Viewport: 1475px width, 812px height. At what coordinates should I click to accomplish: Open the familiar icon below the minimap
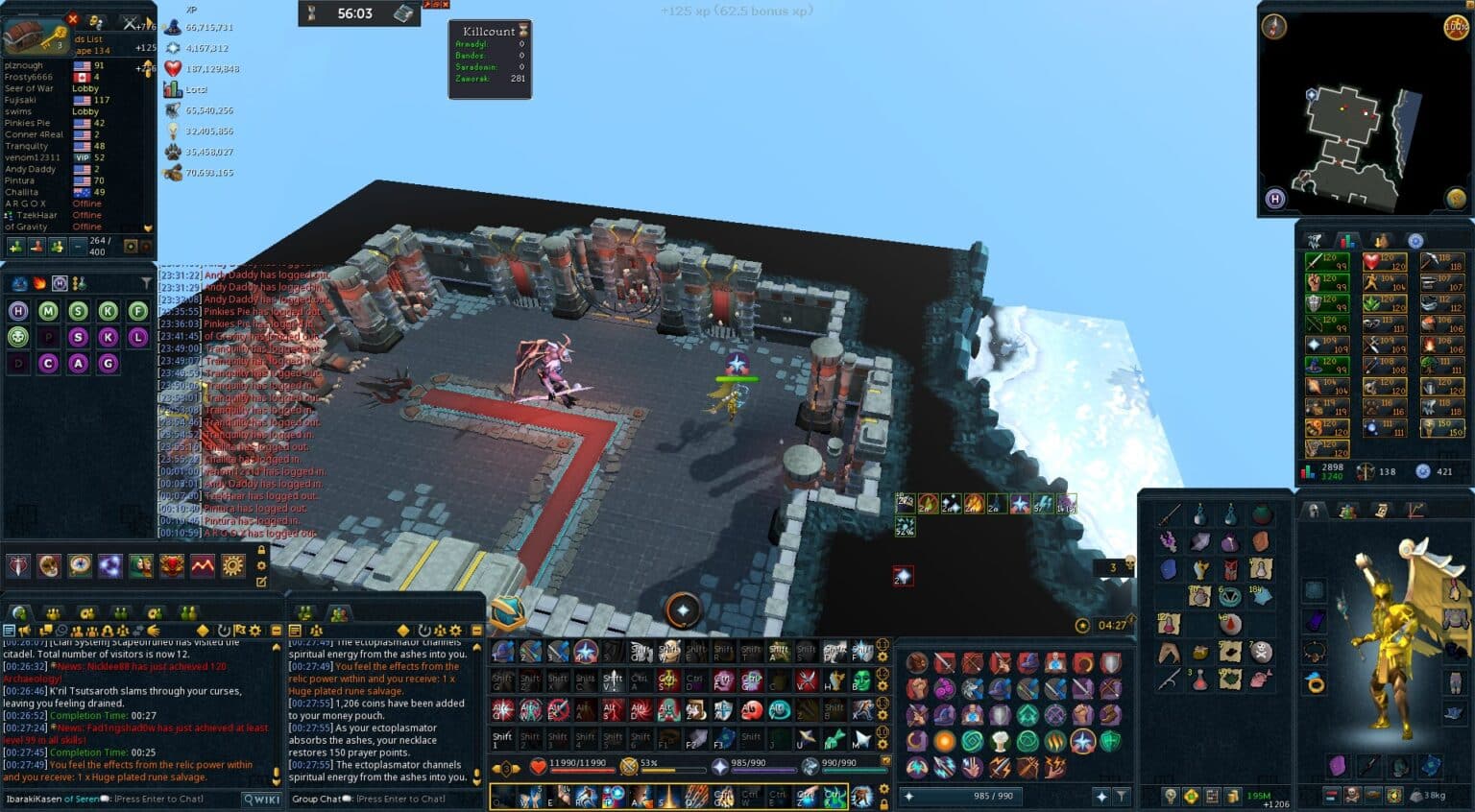click(1314, 239)
